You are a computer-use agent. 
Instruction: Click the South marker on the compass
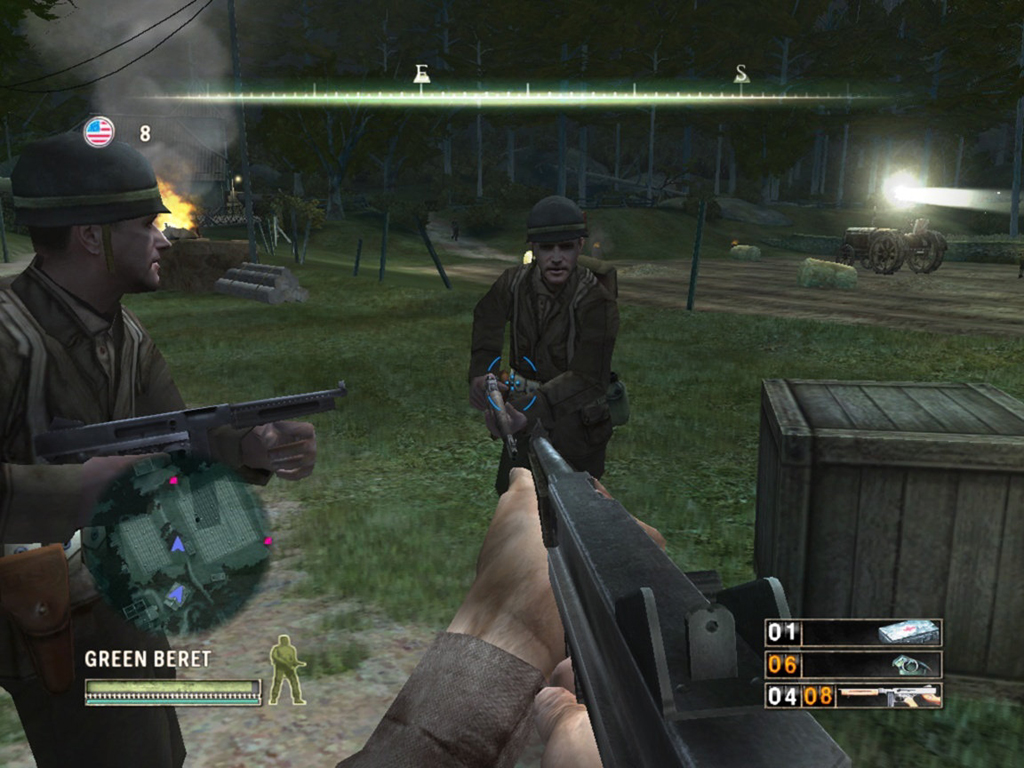741,74
